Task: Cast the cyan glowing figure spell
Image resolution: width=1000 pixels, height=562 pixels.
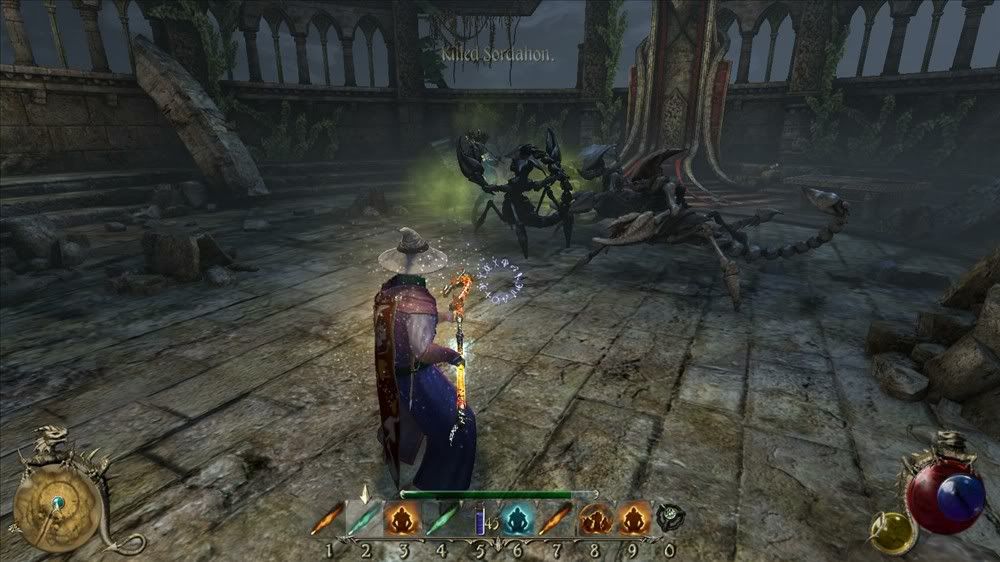Action: [516, 519]
